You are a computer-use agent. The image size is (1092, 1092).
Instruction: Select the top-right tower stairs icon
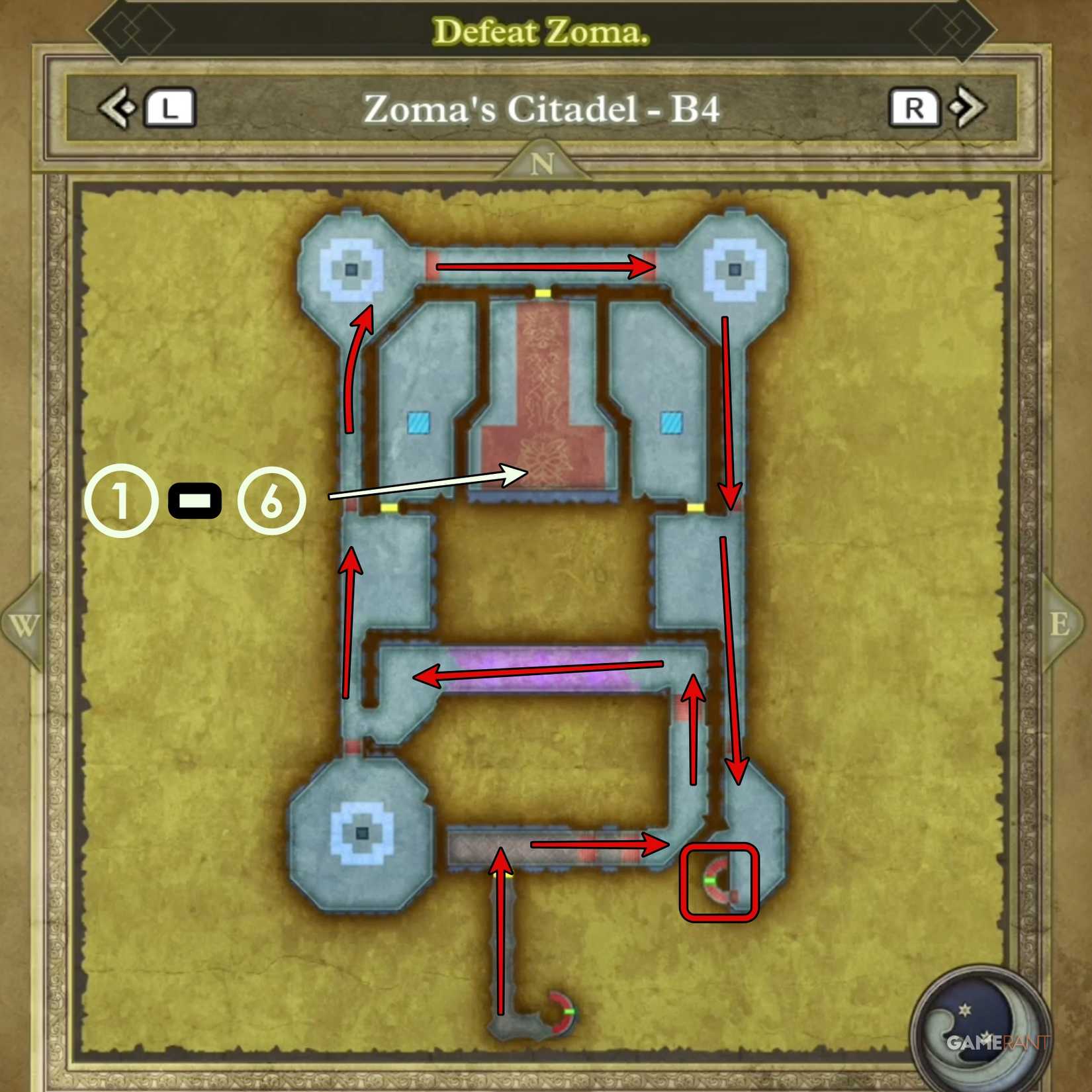(x=735, y=270)
